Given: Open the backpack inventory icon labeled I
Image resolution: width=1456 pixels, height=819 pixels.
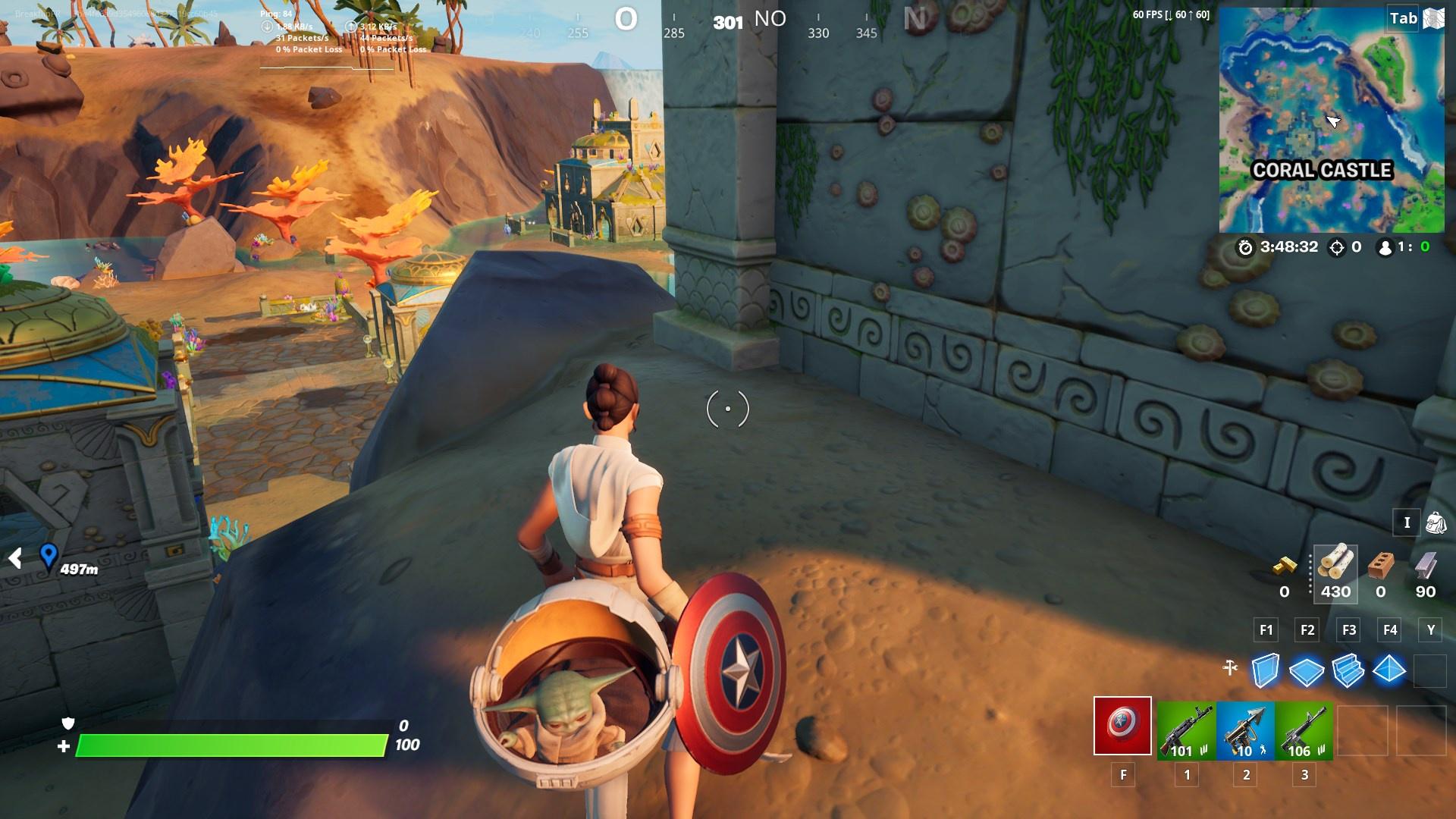Looking at the screenshot, I should pyautogui.click(x=1437, y=522).
